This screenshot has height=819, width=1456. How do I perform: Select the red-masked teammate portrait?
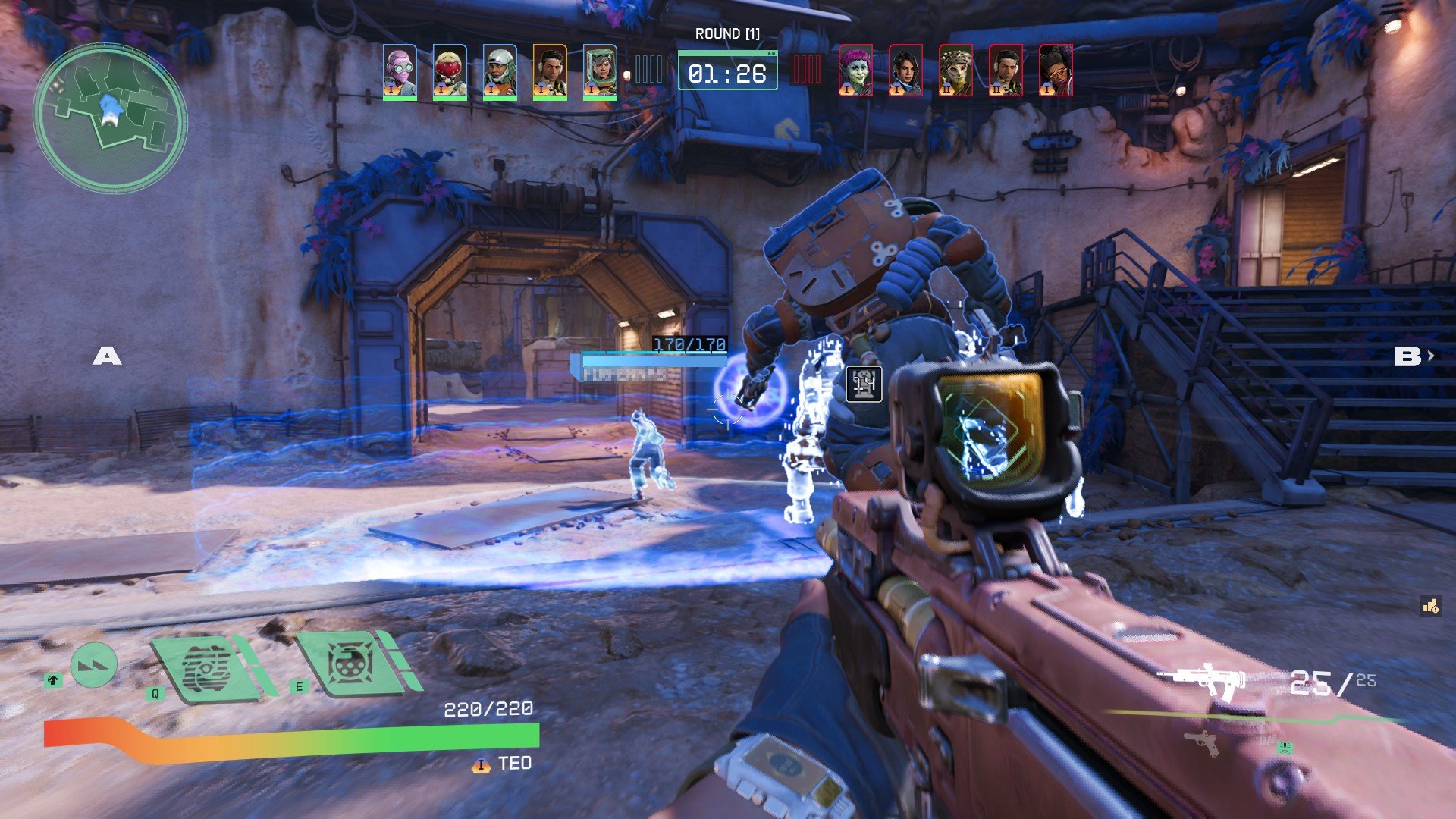pyautogui.click(x=450, y=71)
